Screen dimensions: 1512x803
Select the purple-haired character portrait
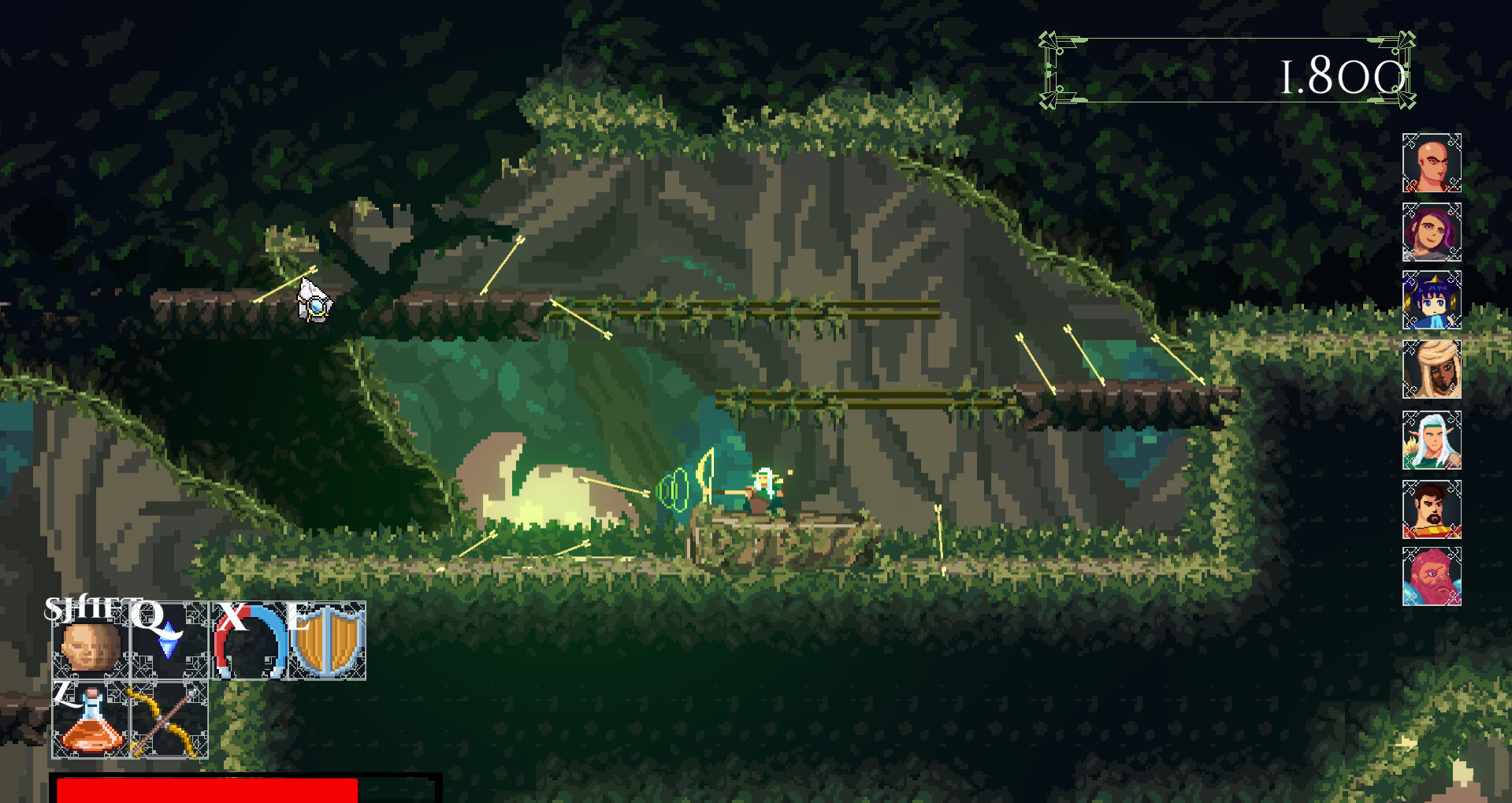tap(1431, 232)
